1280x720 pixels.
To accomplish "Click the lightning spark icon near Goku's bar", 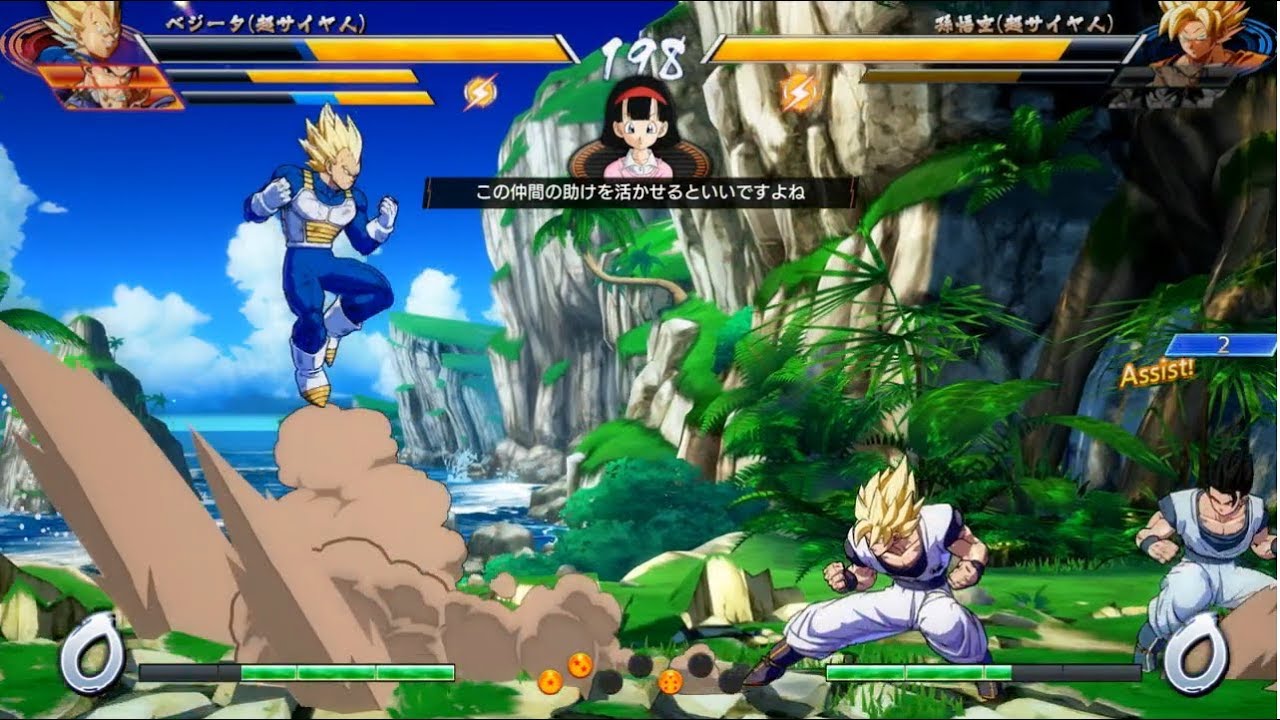I will coord(799,93).
